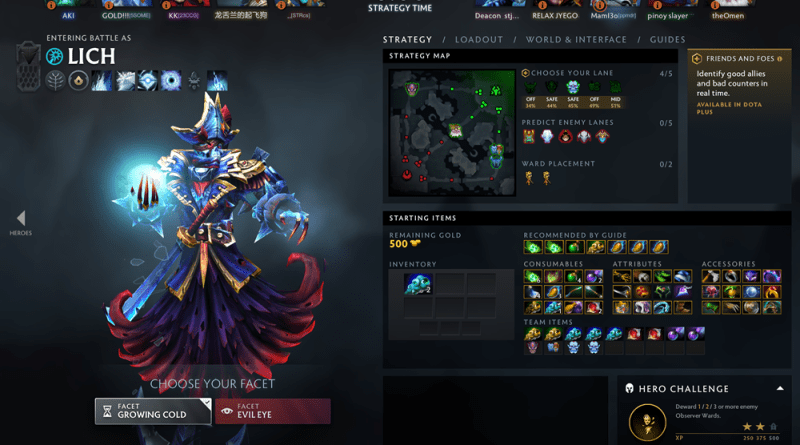800x445 pixels.
Task: Select the Guides tab
Action: (667, 40)
